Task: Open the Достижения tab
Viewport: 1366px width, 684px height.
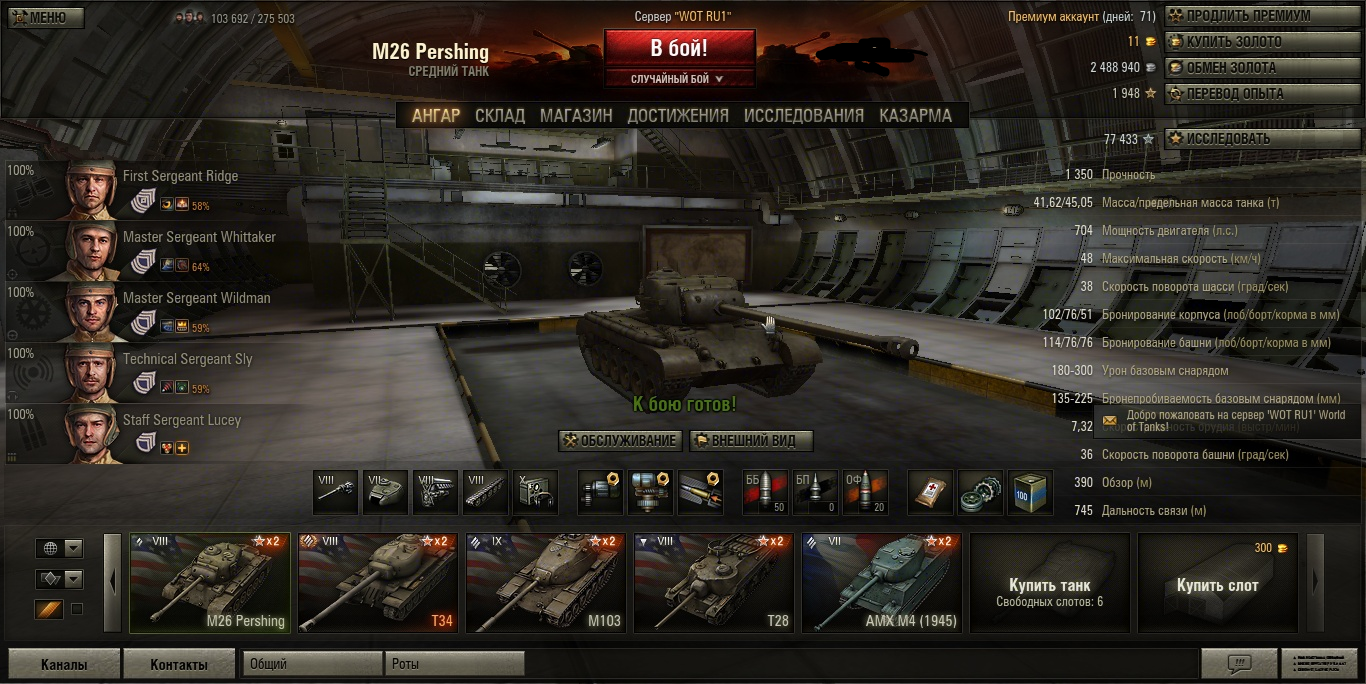Action: click(678, 115)
